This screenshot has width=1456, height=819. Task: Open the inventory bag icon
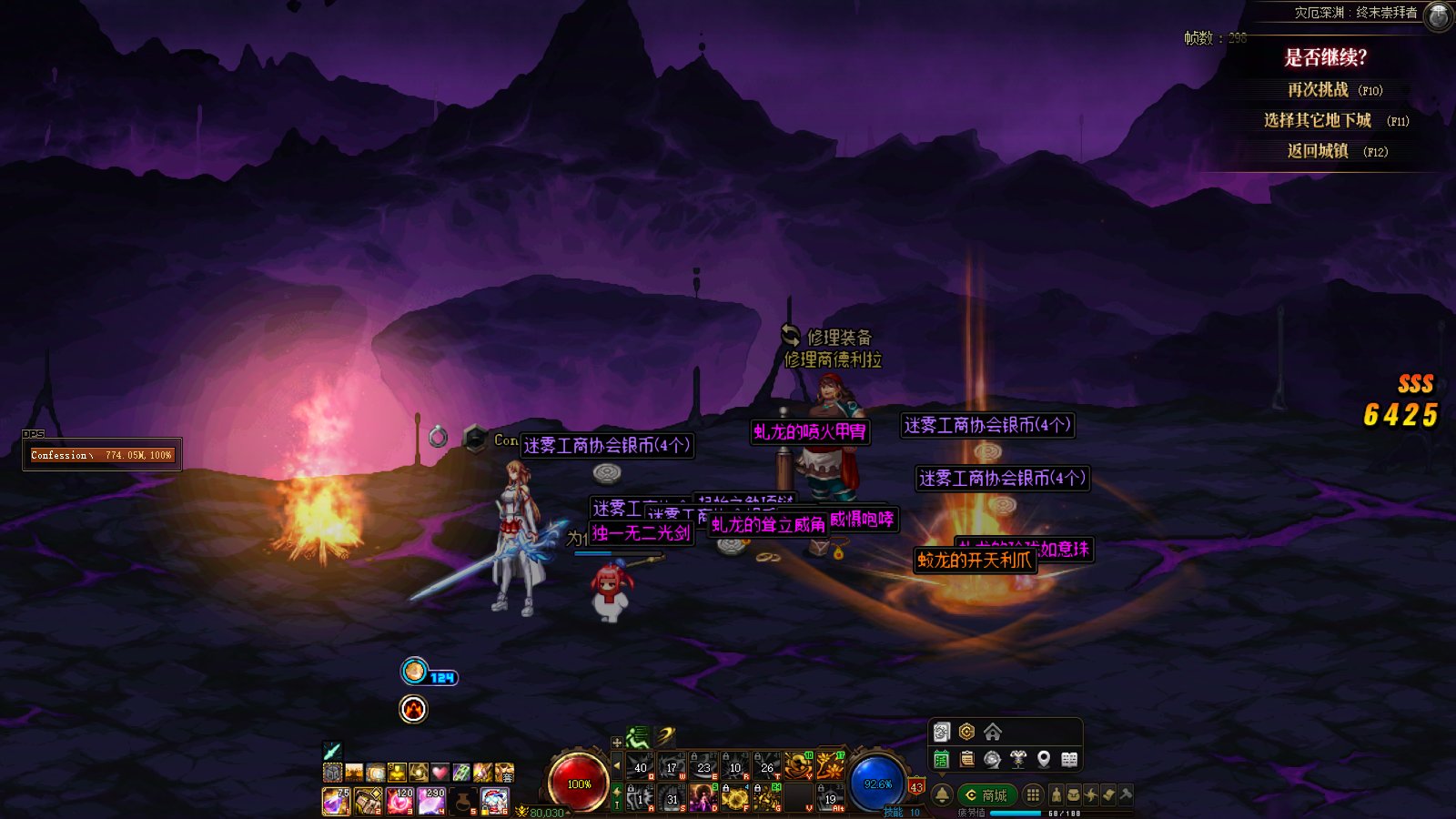[1074, 795]
